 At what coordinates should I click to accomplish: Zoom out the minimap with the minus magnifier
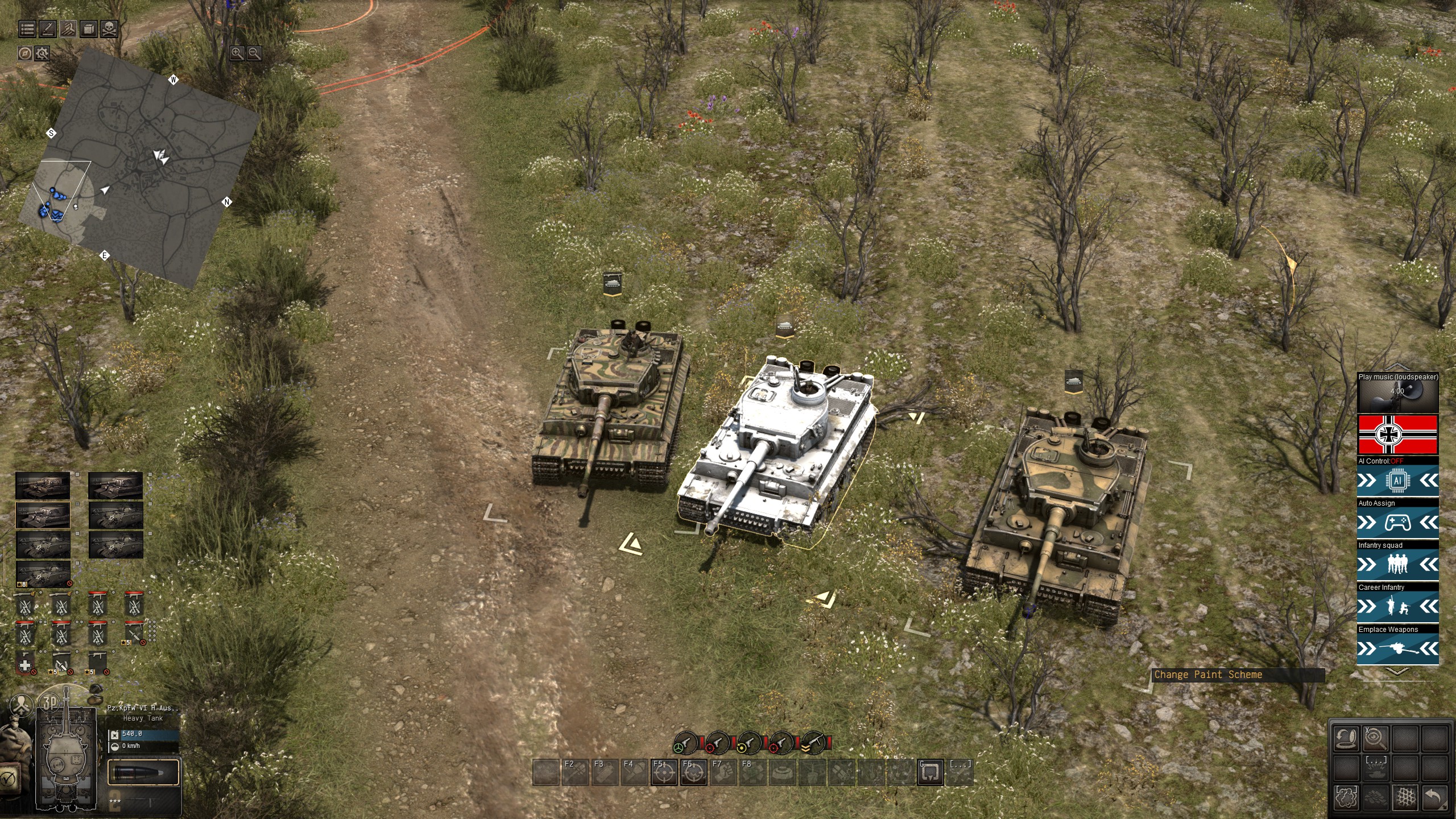pos(254,53)
